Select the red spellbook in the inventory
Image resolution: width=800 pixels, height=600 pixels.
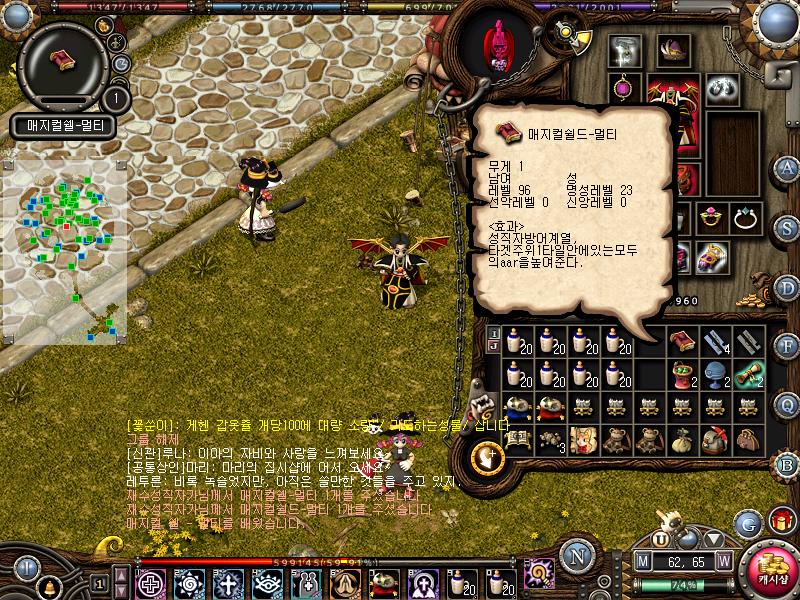tap(682, 342)
